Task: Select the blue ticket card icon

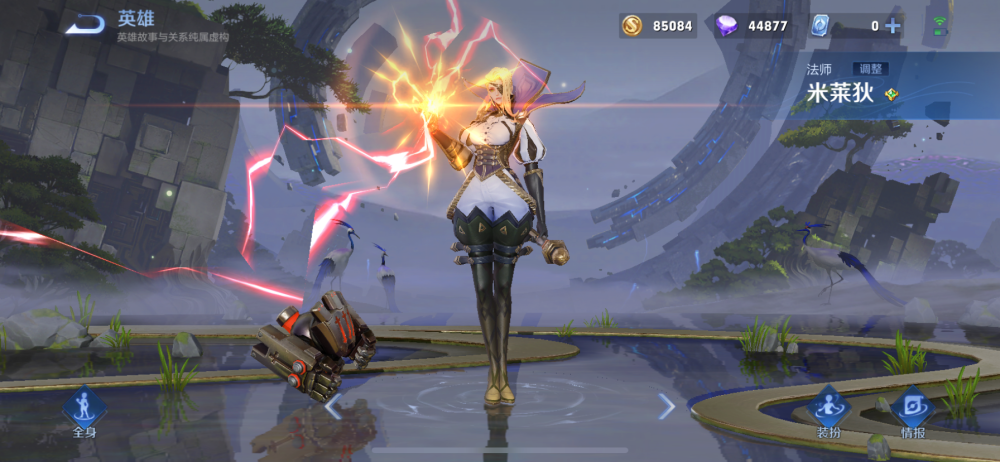Action: [820, 26]
